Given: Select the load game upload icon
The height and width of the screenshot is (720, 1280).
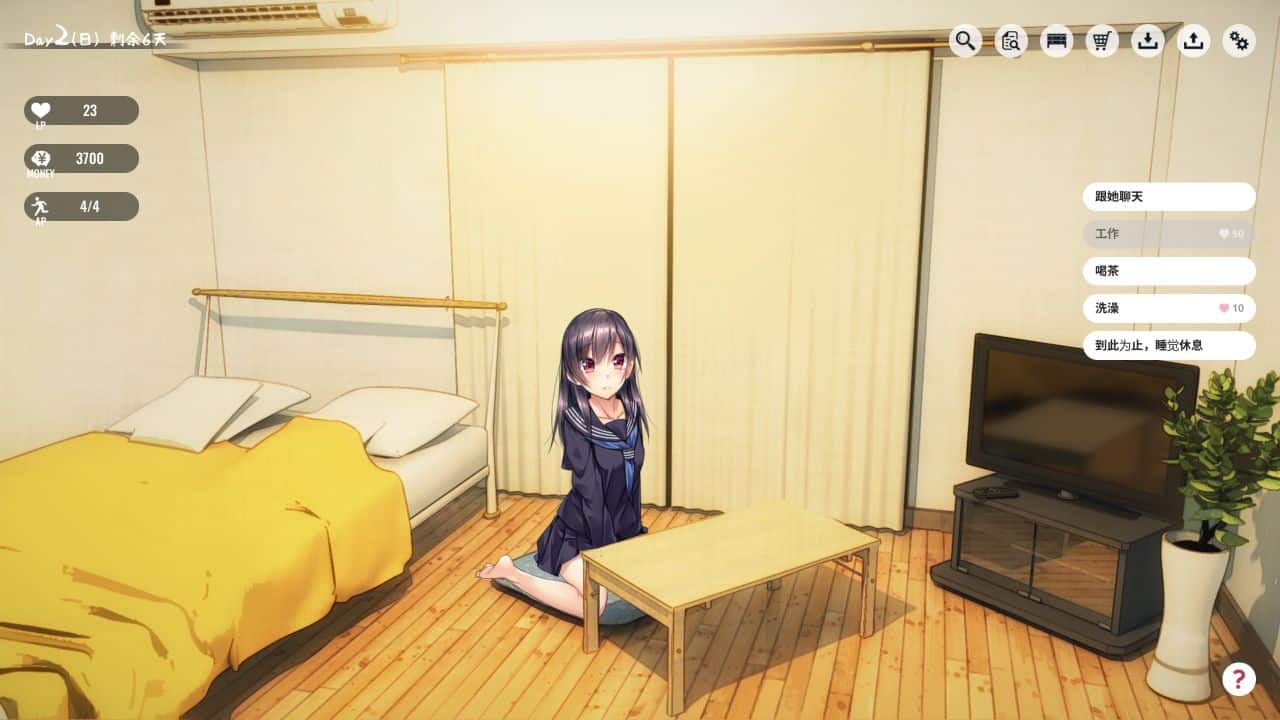Looking at the screenshot, I should (1193, 42).
